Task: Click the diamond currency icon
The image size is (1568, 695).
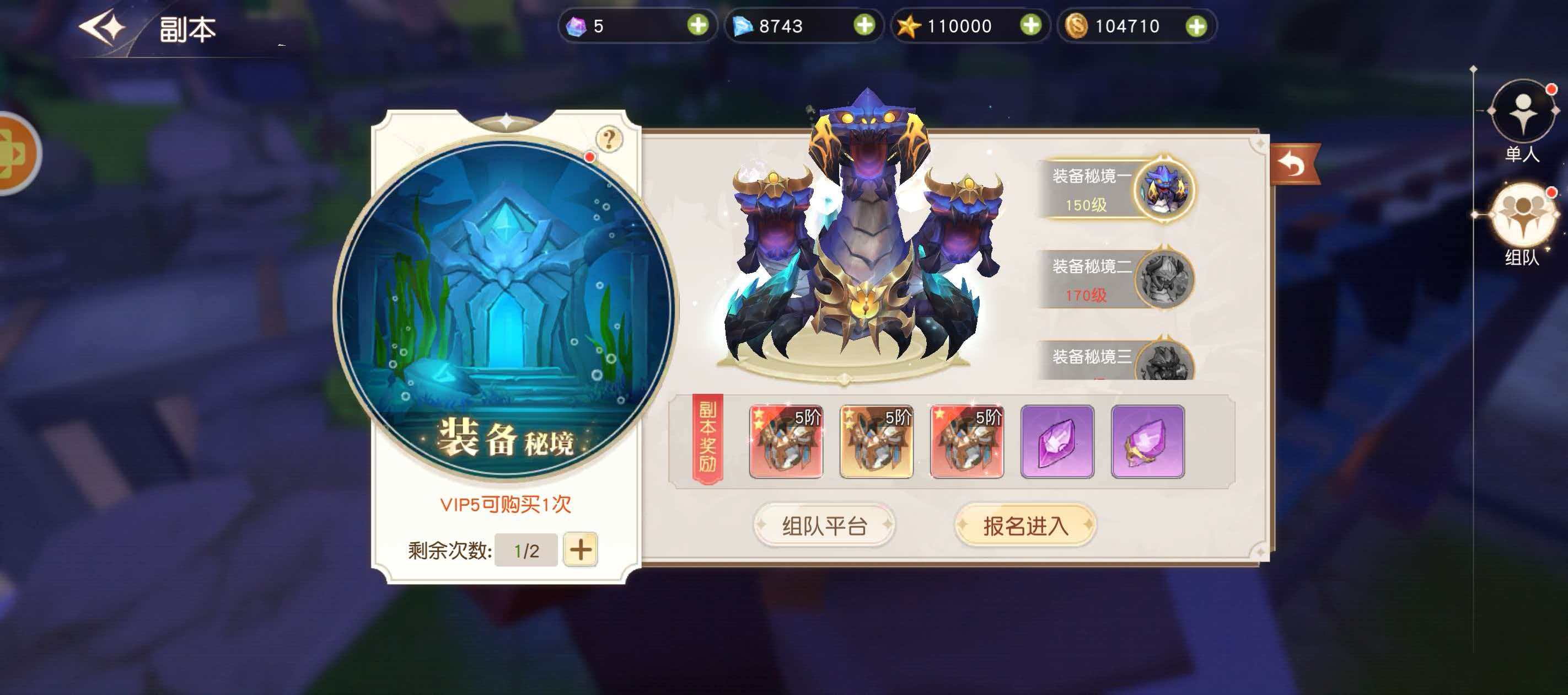Action: click(x=744, y=26)
